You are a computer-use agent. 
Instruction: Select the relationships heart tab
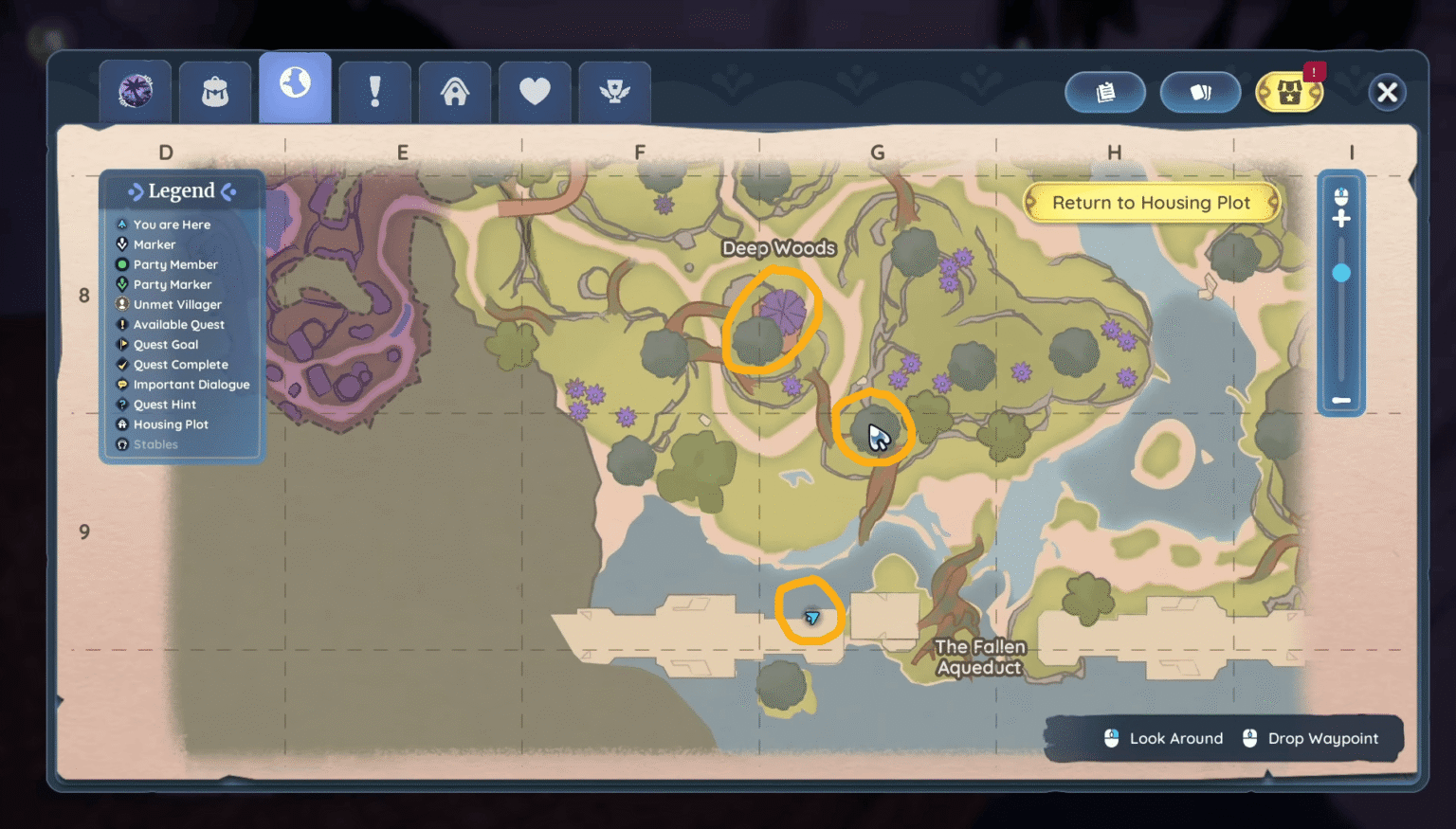[x=535, y=91]
